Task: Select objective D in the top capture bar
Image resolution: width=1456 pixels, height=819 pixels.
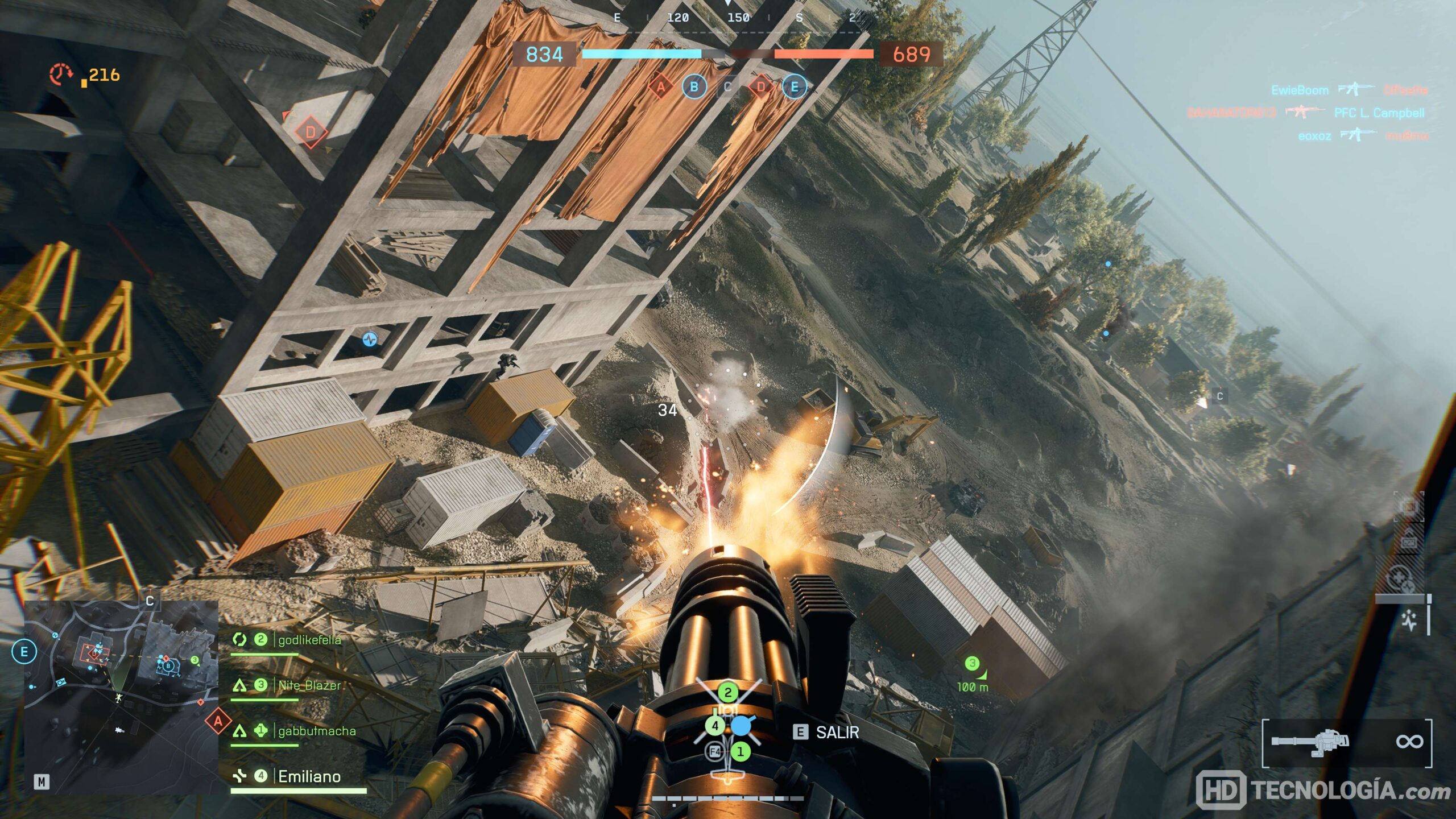Action: coord(761,87)
